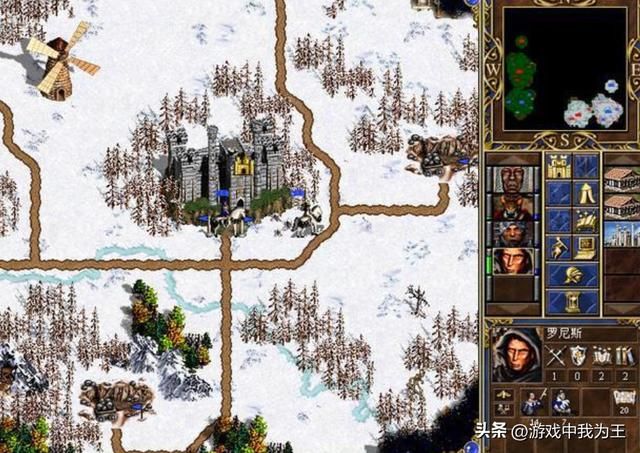Select the bald hero in the chainmail coif
640x453 pixels.
(510, 180)
